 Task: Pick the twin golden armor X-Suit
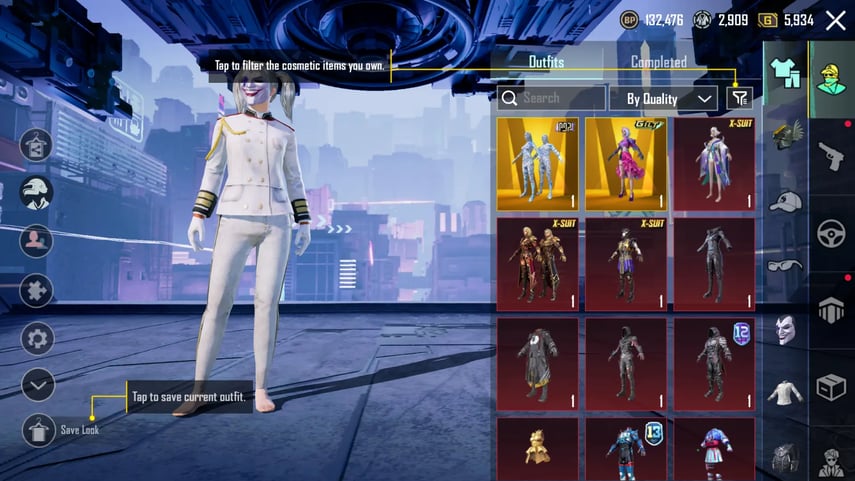click(538, 263)
